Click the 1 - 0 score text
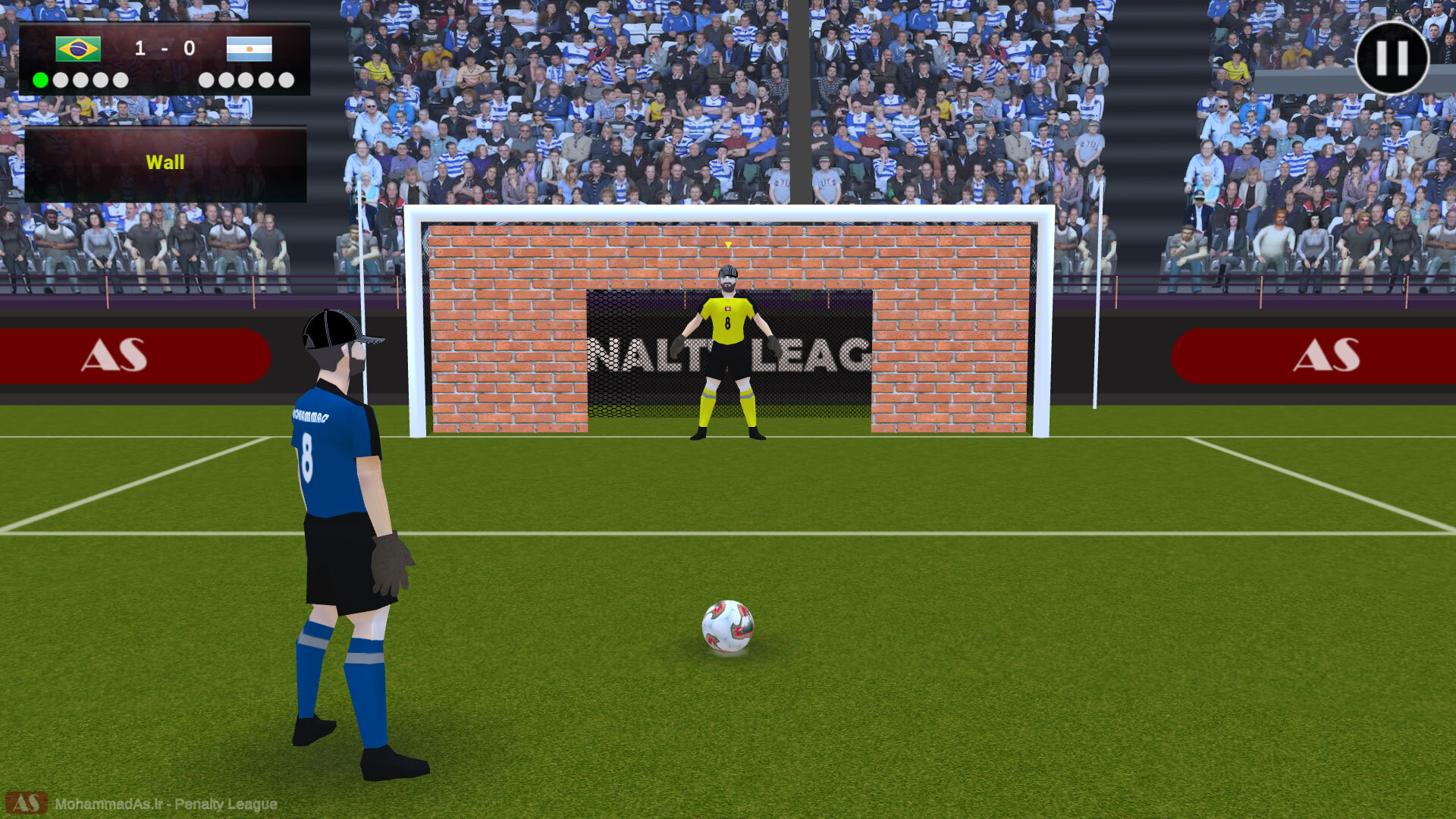The height and width of the screenshot is (819, 1456). [165, 48]
